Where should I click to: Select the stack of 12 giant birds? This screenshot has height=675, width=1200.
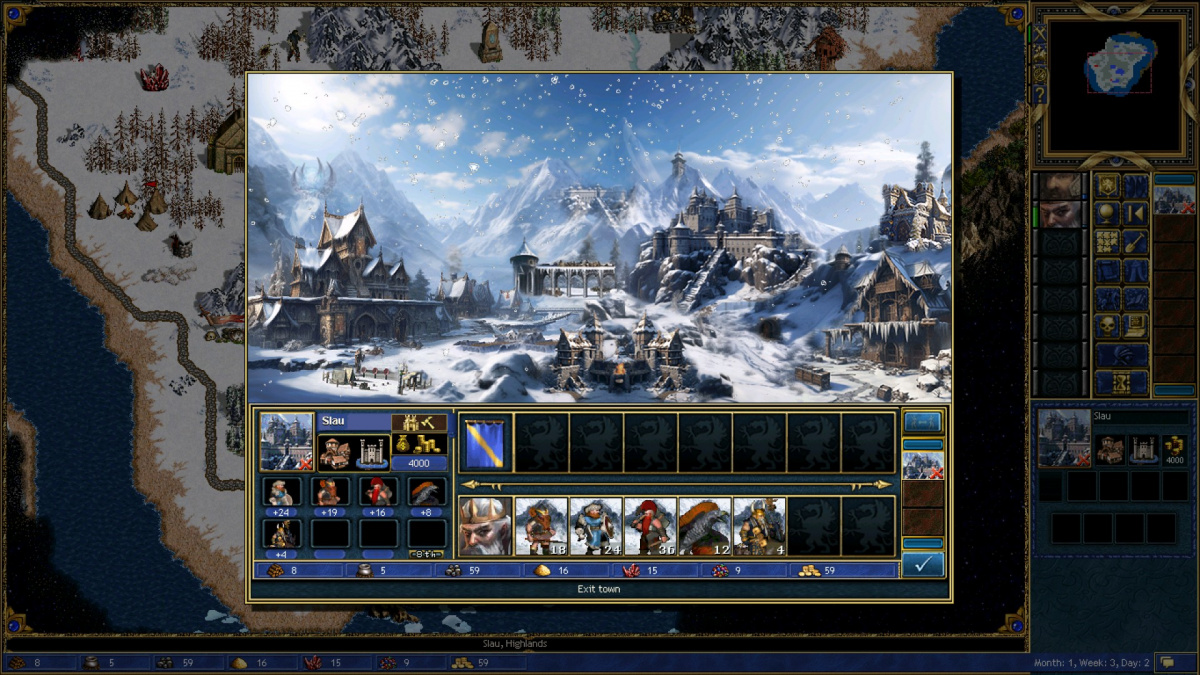704,526
